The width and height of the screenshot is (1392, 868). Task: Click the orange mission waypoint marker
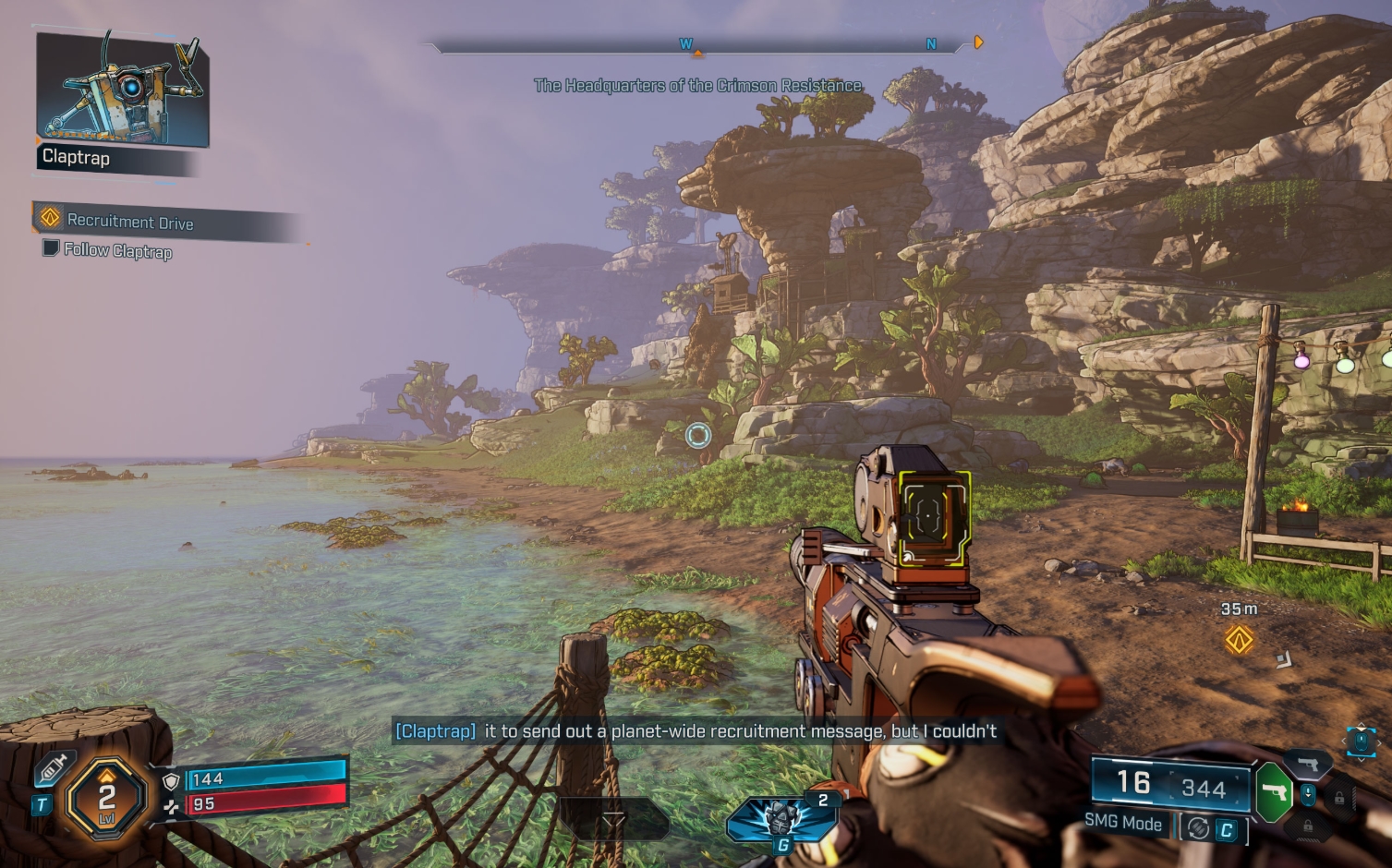pos(1239,639)
